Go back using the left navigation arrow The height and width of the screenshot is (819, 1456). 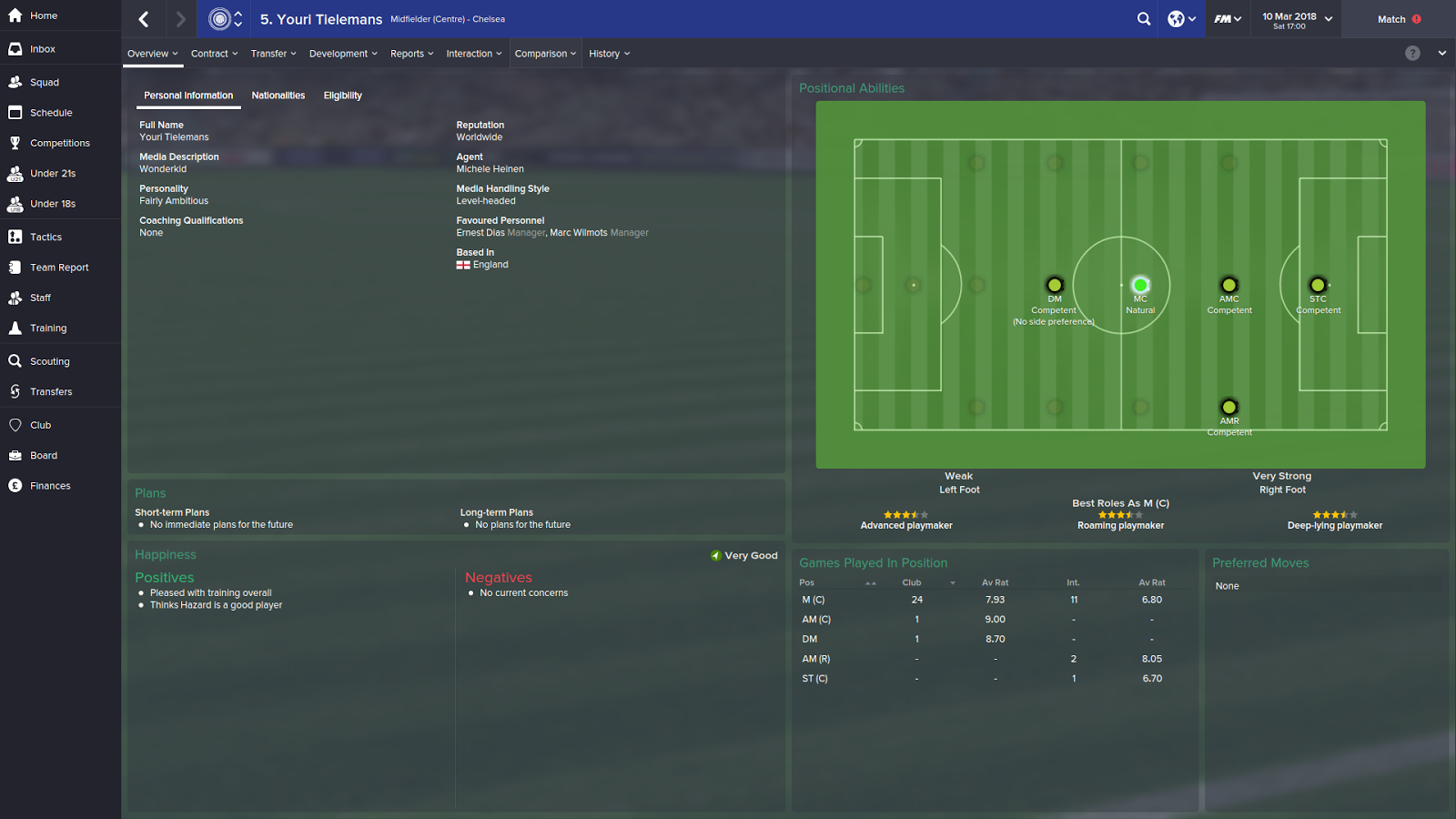tap(142, 18)
